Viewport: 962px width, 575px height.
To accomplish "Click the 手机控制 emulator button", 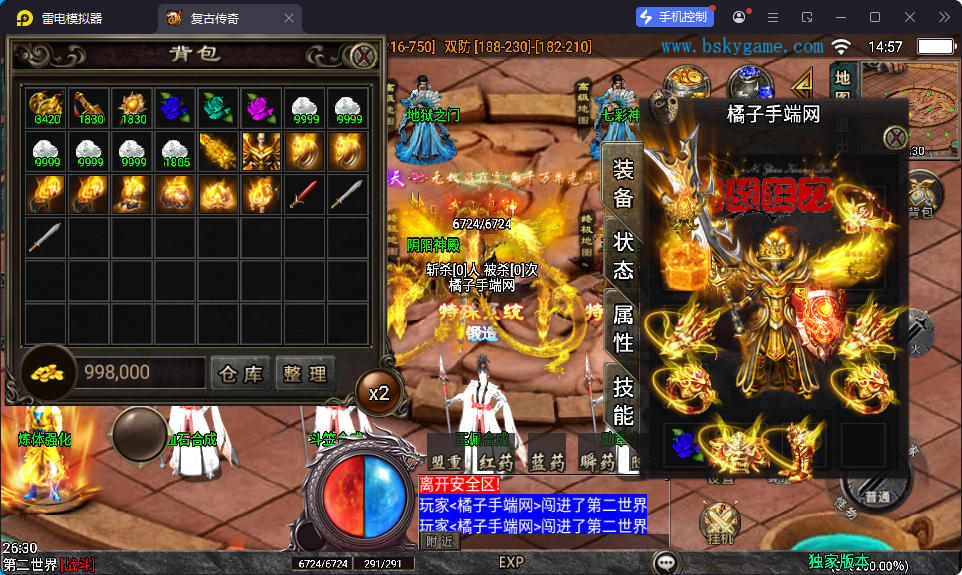I will click(674, 17).
